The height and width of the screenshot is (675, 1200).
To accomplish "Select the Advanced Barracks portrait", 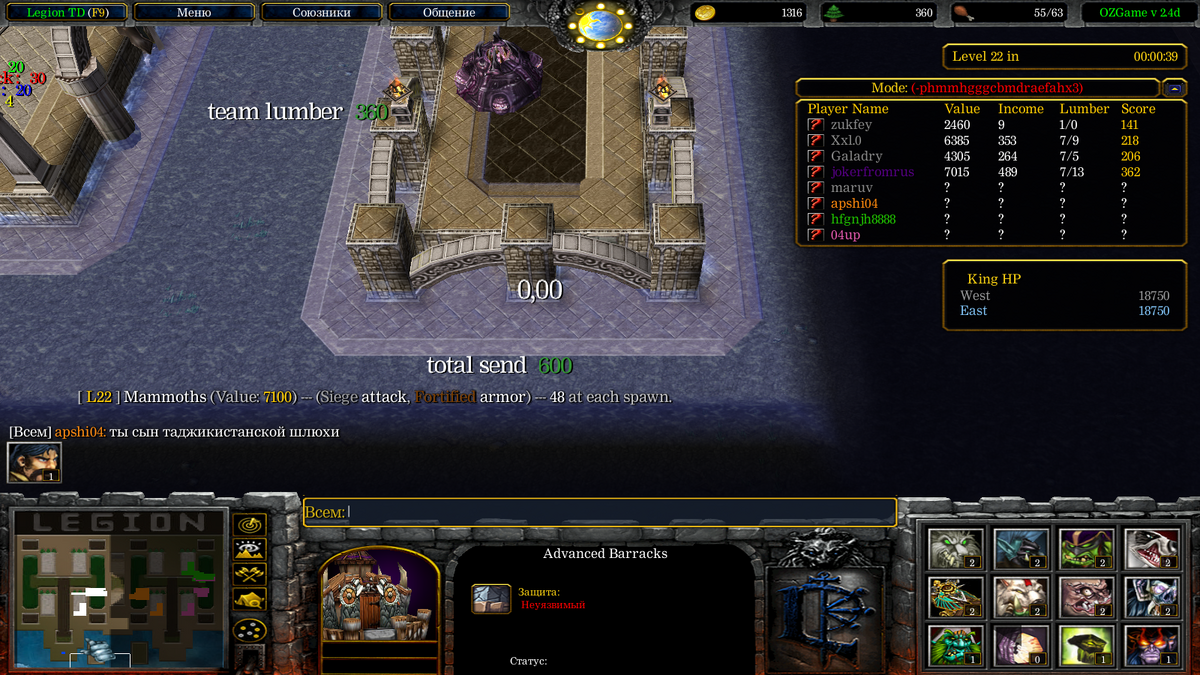I will pyautogui.click(x=380, y=598).
